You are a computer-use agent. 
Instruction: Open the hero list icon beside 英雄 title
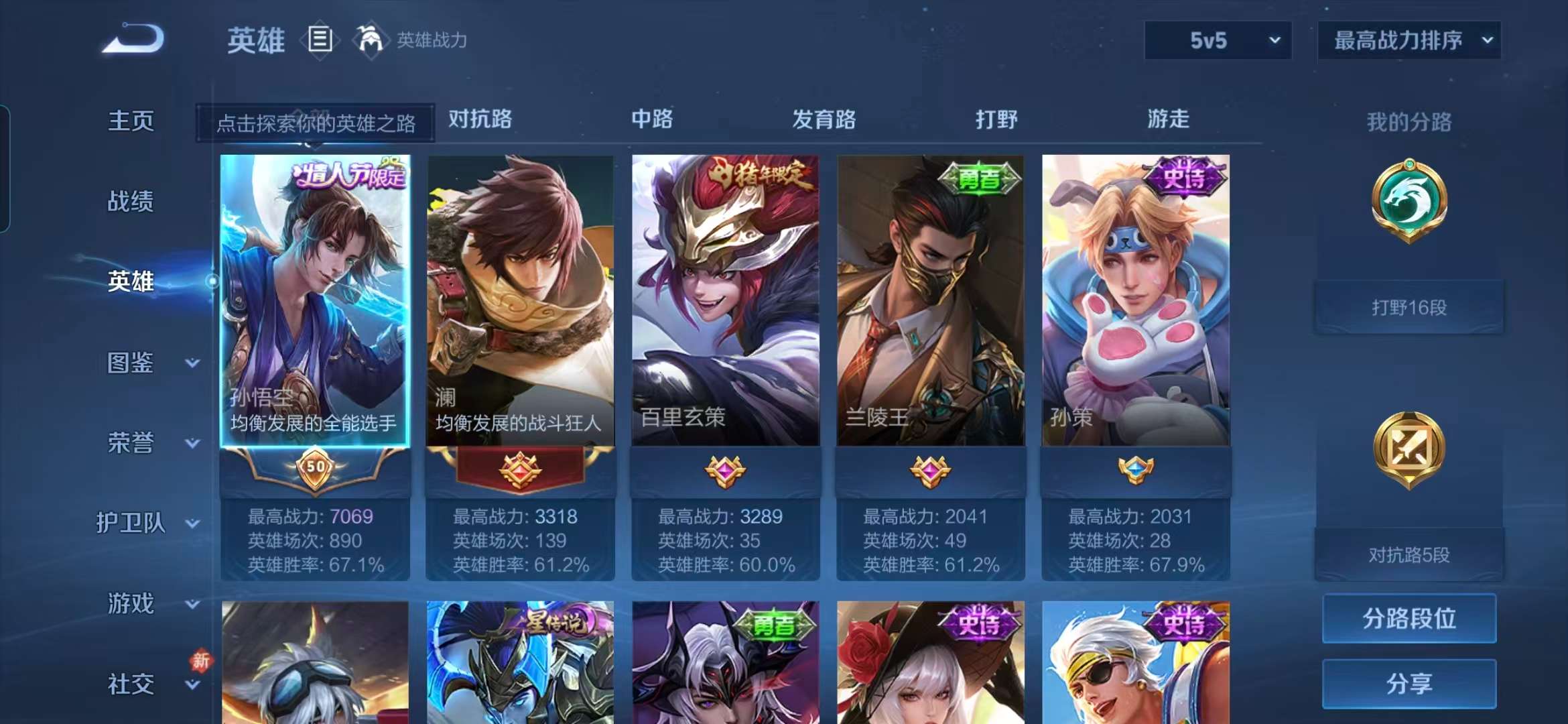320,38
